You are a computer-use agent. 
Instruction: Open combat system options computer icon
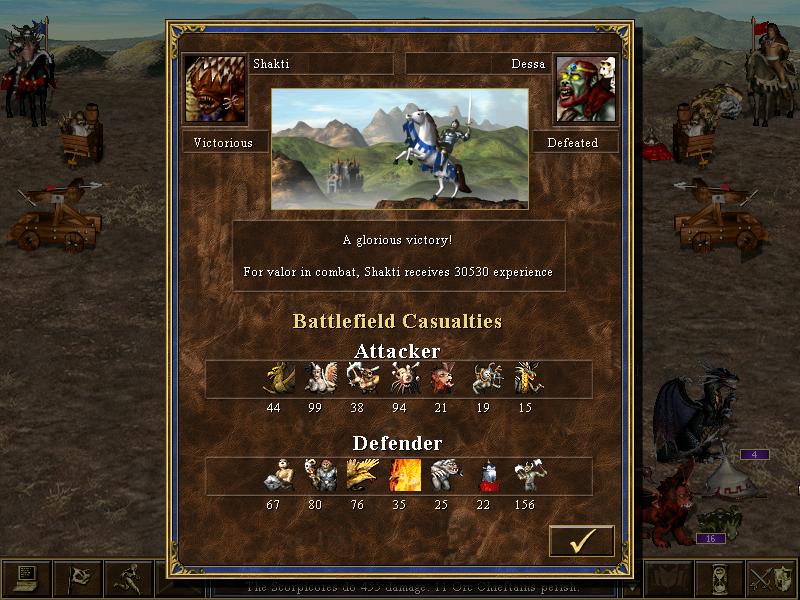pos(26,580)
